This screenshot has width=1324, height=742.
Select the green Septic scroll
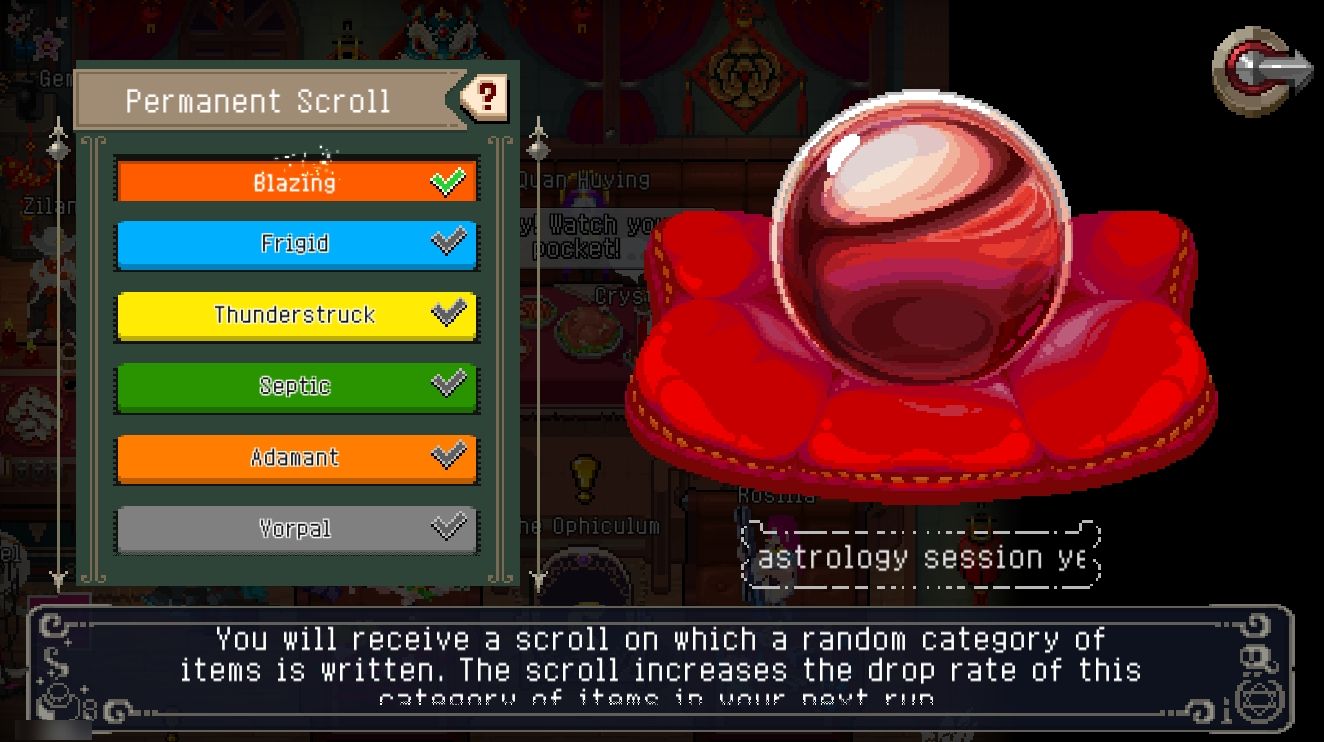[x=296, y=386]
